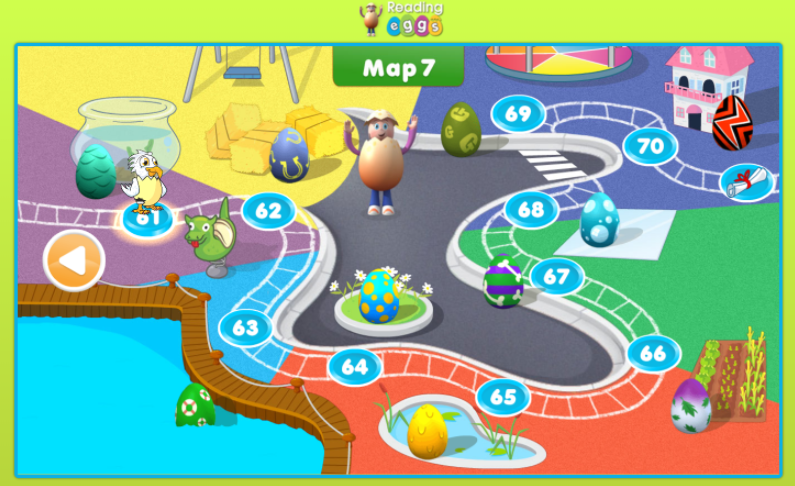
Task: Click the rolled certificate scroll icon
Action: (x=747, y=181)
